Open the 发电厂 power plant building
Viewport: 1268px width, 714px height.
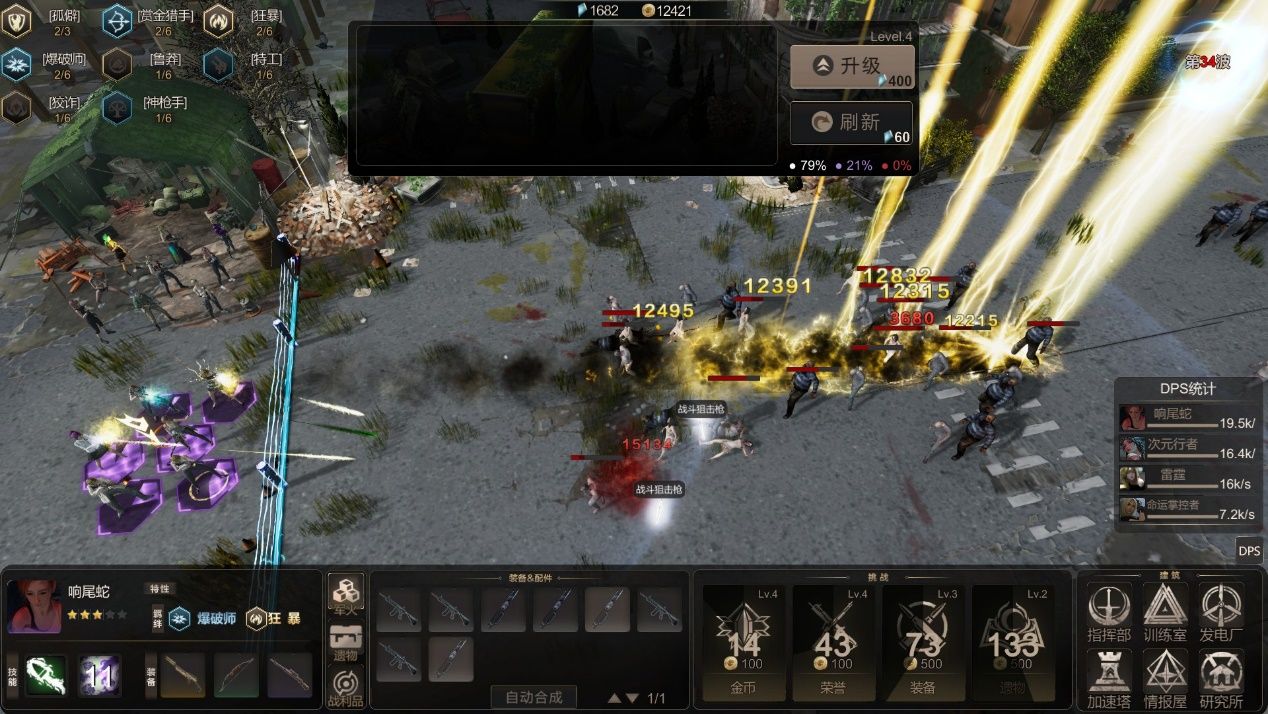1221,611
